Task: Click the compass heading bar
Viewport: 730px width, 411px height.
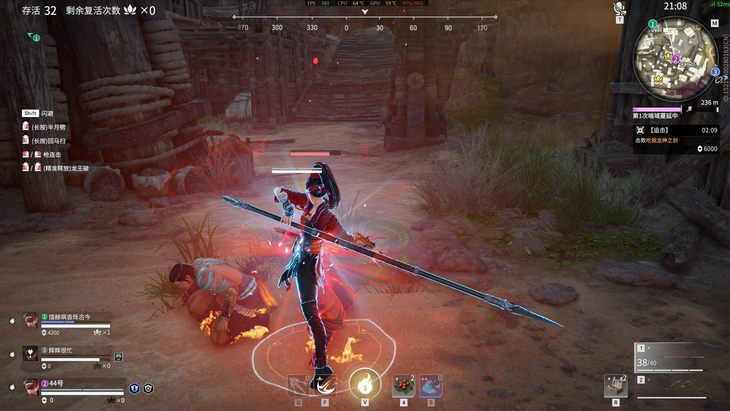Action: pyautogui.click(x=364, y=27)
